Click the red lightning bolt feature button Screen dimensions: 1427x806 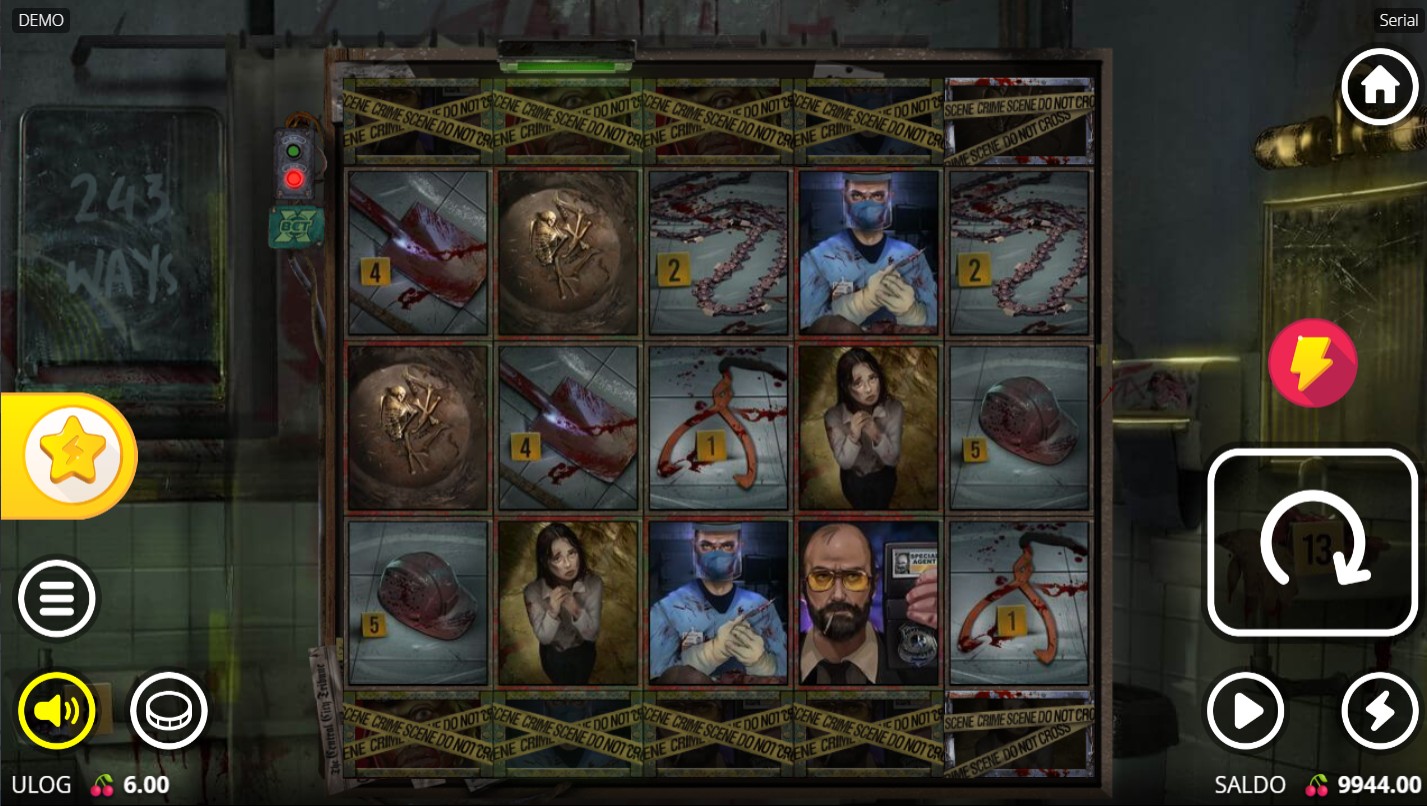point(1312,363)
